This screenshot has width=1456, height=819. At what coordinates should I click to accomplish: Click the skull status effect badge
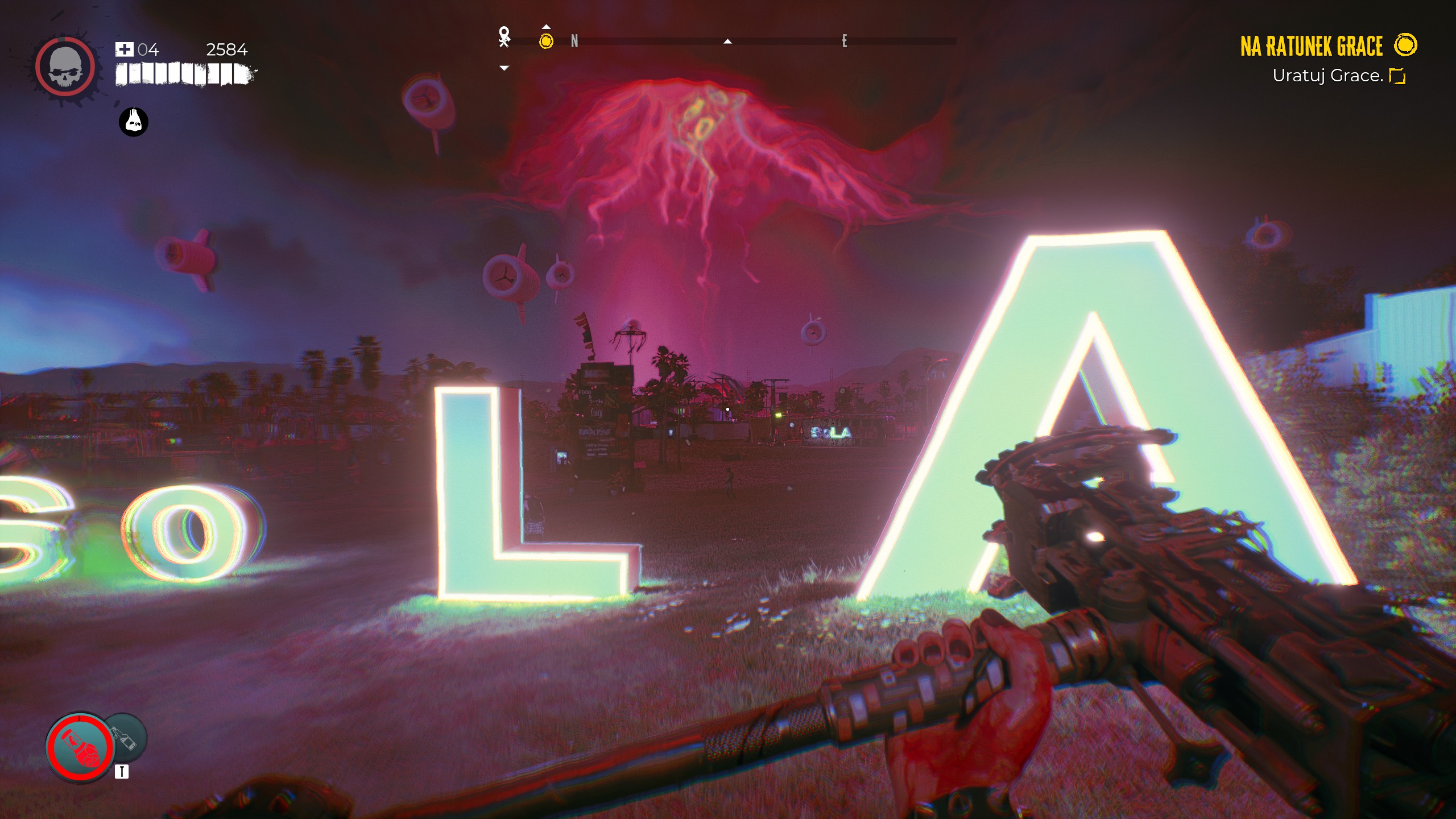point(134,122)
